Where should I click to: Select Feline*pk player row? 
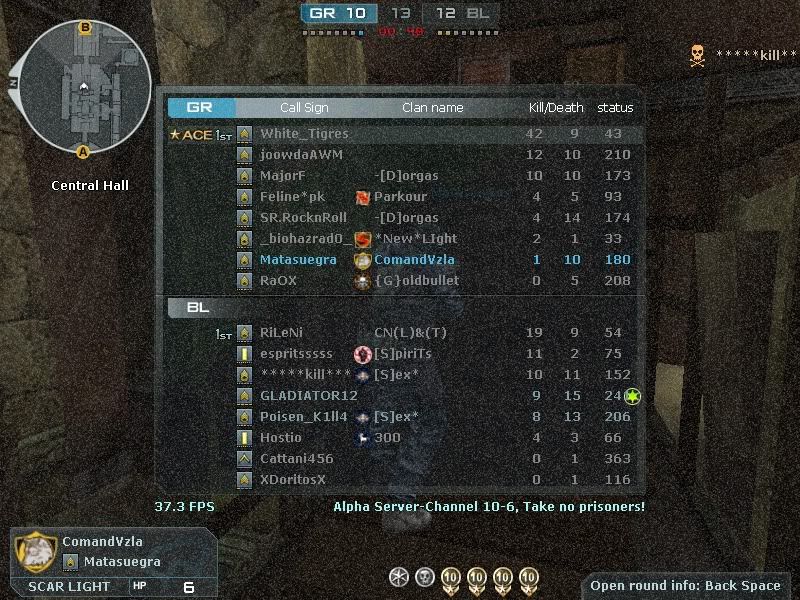coord(292,197)
